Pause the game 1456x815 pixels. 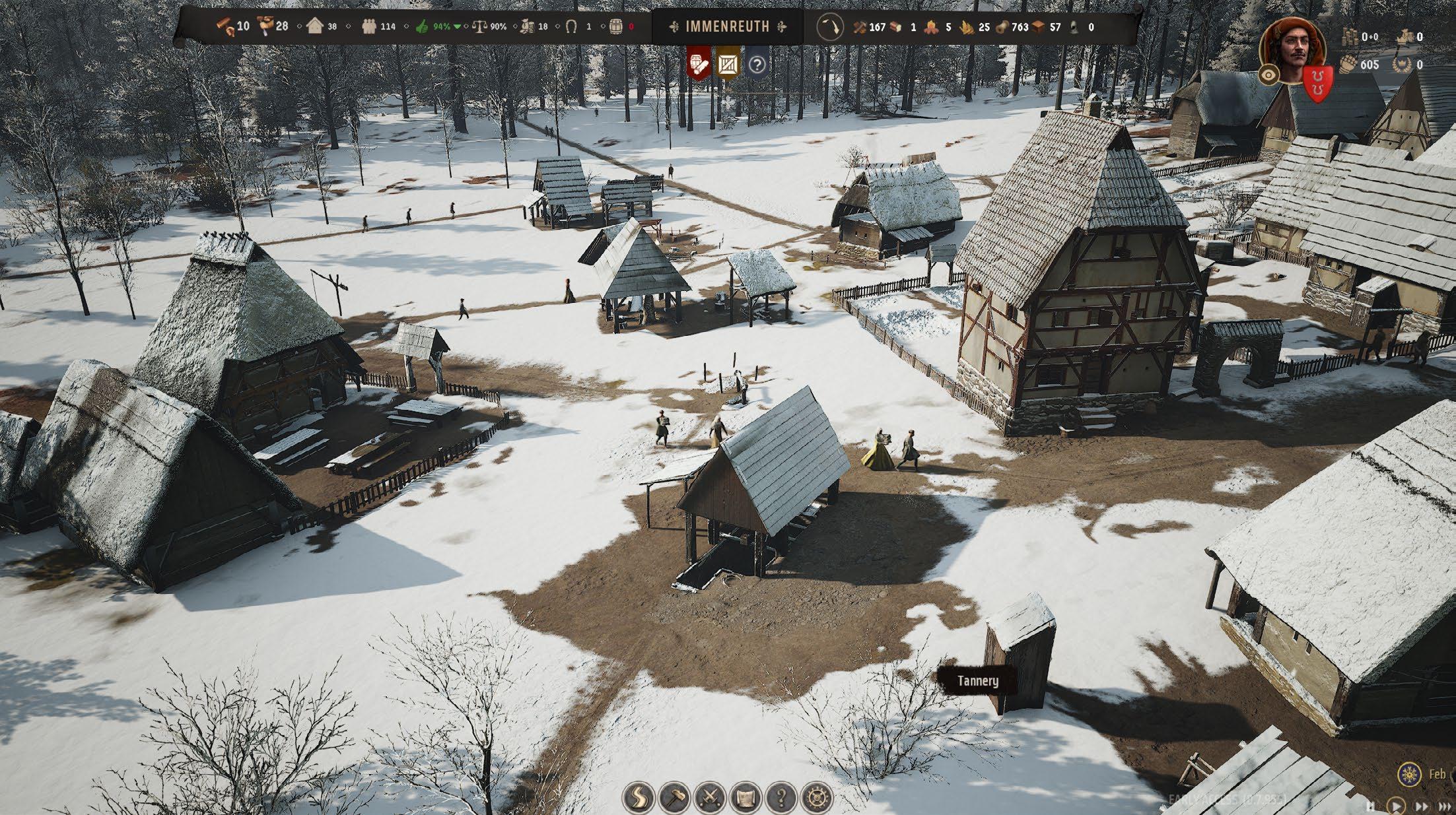[1371, 806]
